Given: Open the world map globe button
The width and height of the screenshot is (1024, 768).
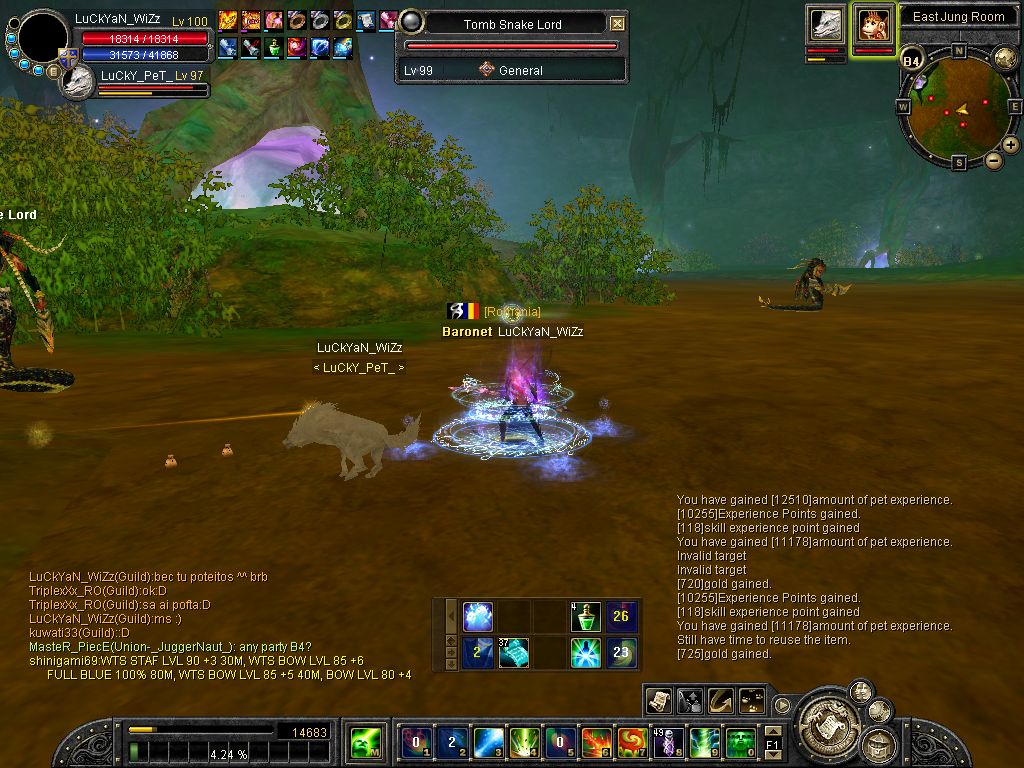Looking at the screenshot, I should tap(1004, 57).
